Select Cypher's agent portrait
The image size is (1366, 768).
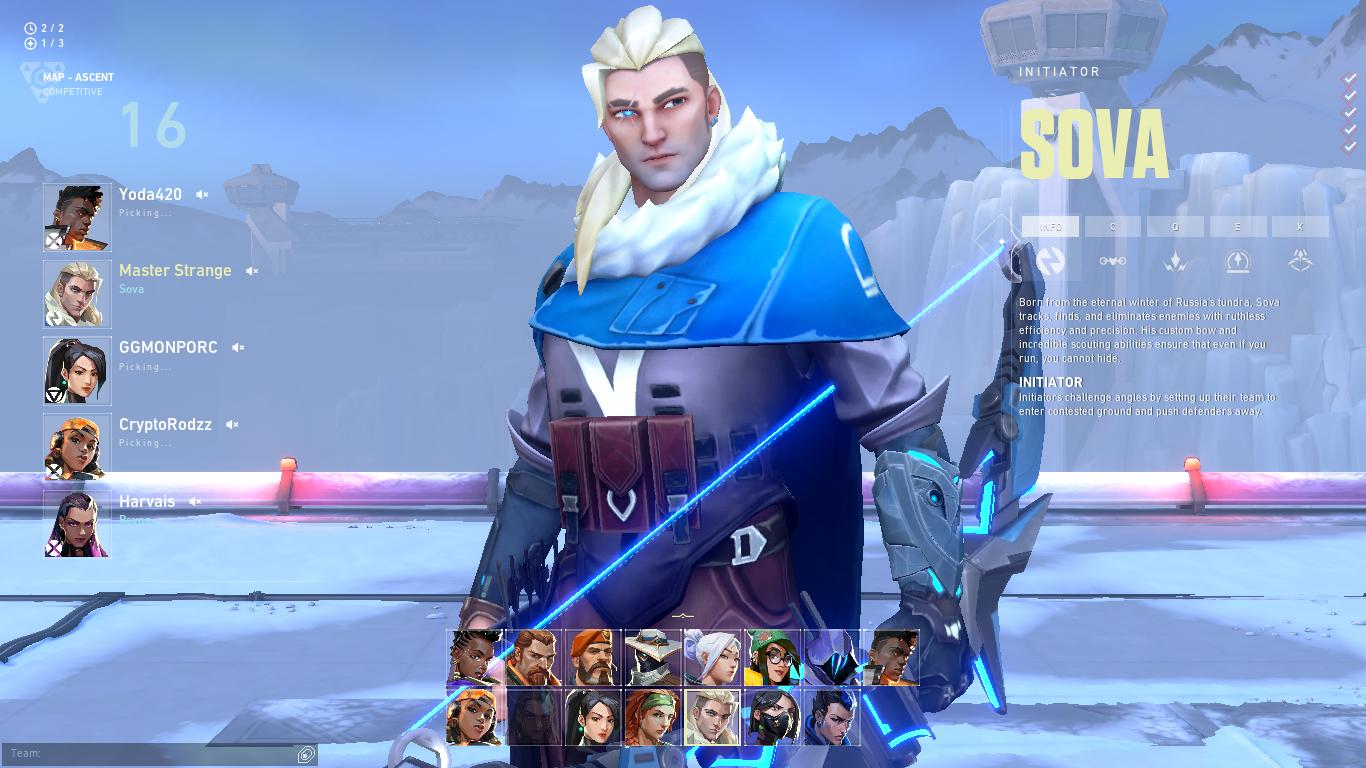click(x=652, y=657)
